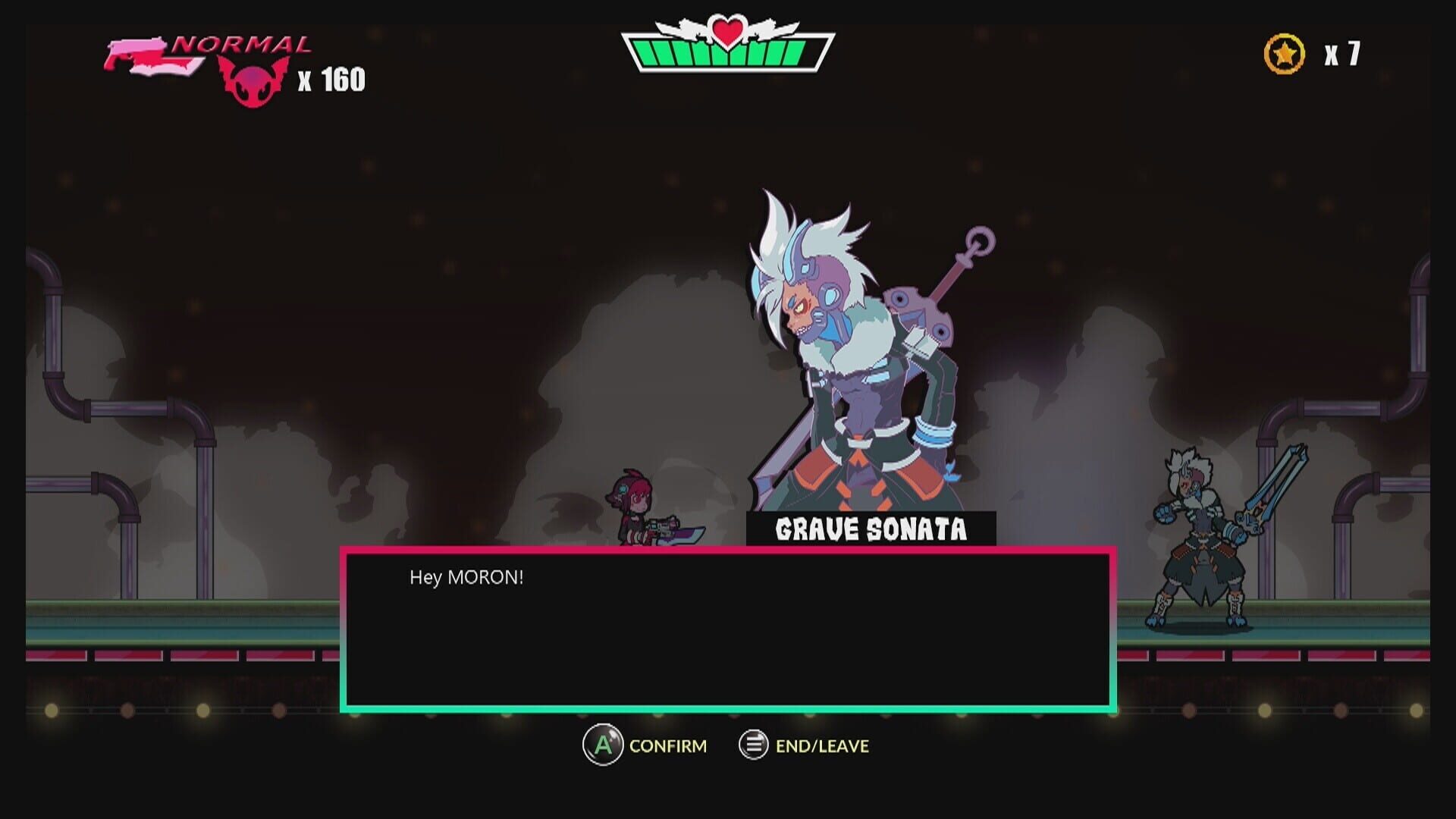Click the NORMAL difficulty weapon label
Image resolution: width=1456 pixels, height=819 pixels.
tap(243, 43)
